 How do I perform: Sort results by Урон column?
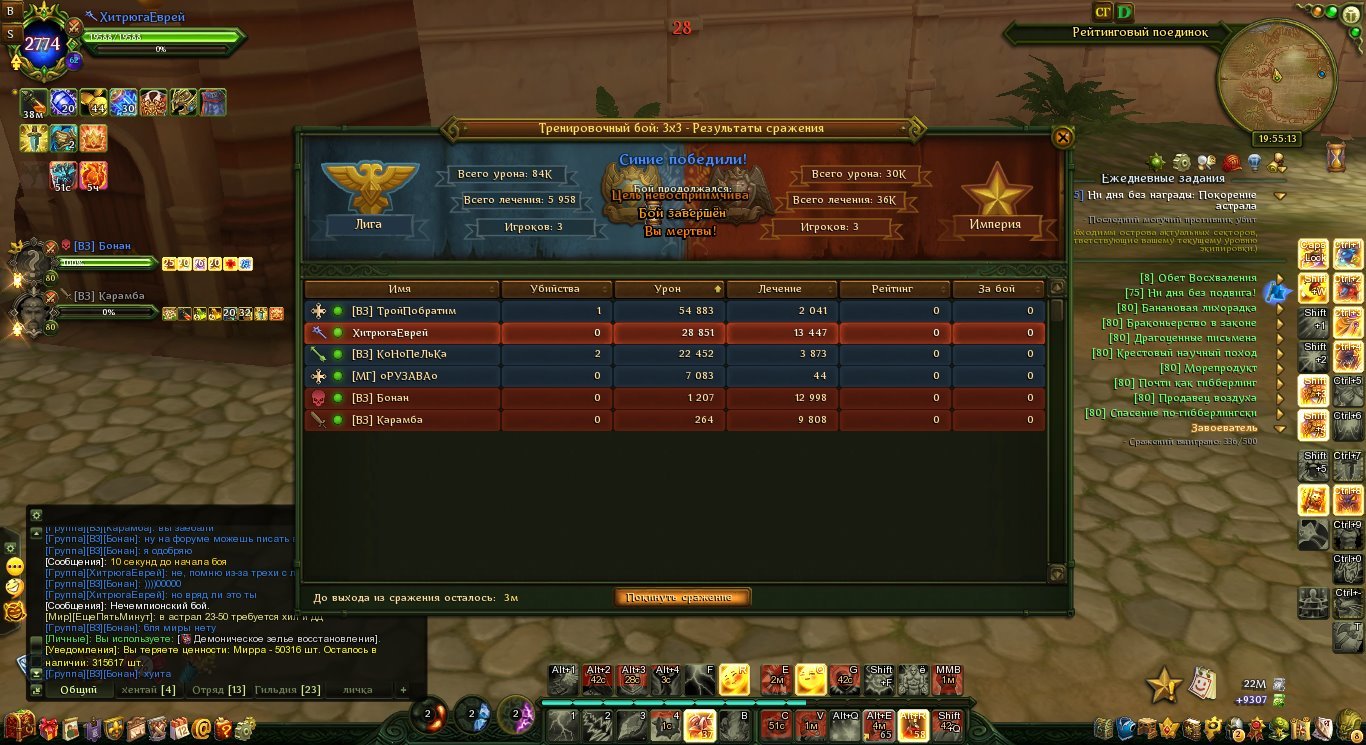(x=667, y=289)
